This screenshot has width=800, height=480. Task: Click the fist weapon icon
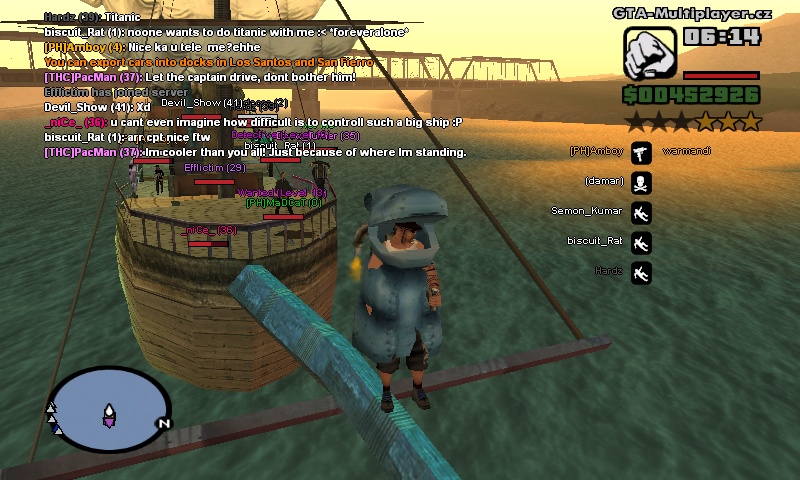(x=651, y=53)
